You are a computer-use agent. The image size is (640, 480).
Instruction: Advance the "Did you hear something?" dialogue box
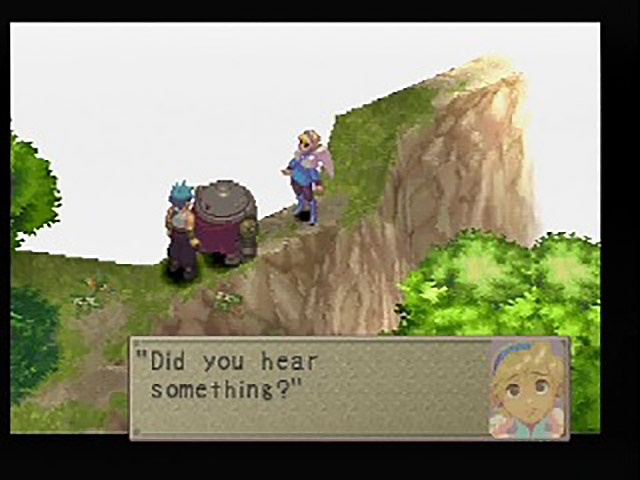[310, 387]
